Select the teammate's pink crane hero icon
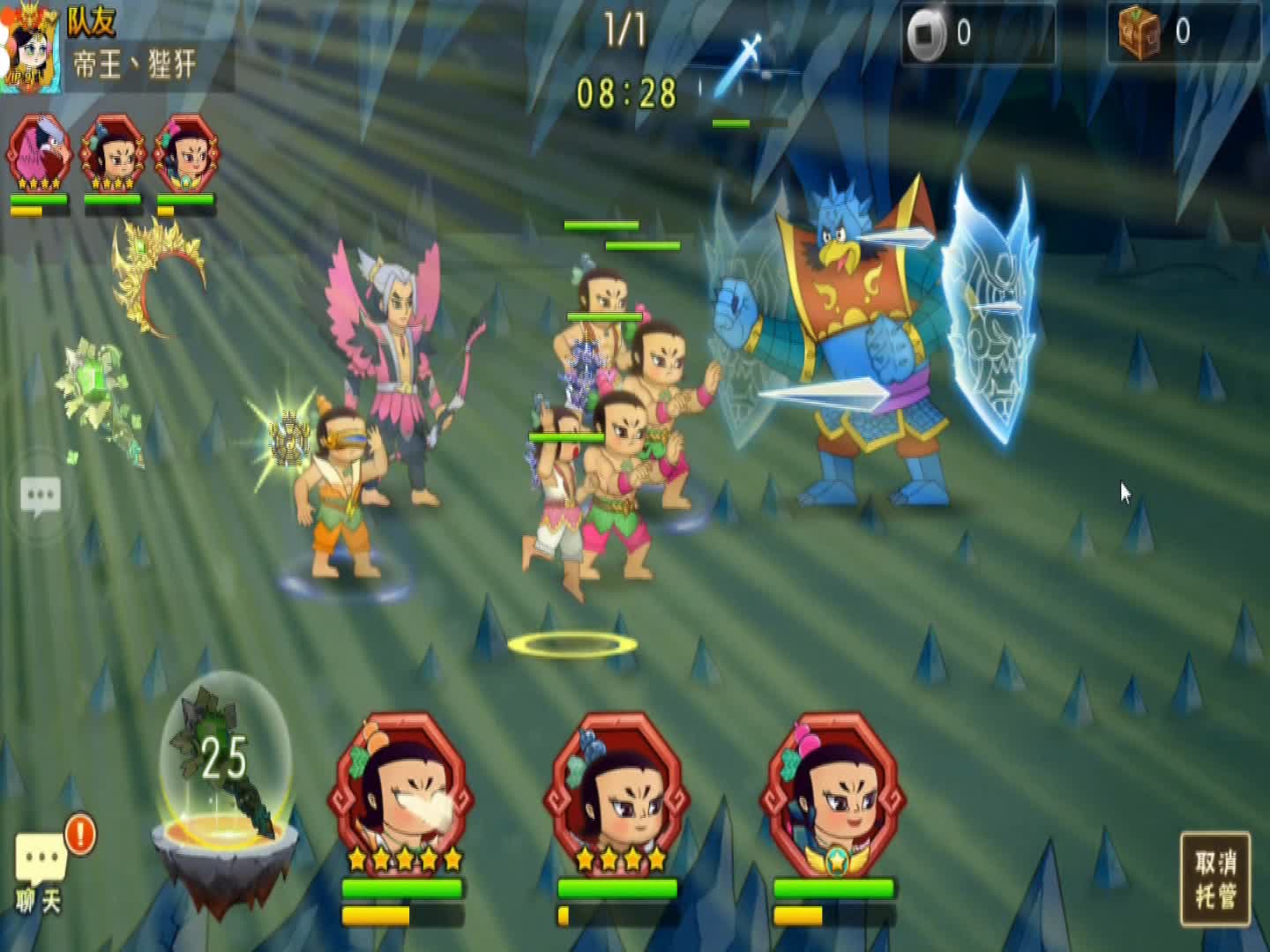1270x952 pixels. pos(39,153)
